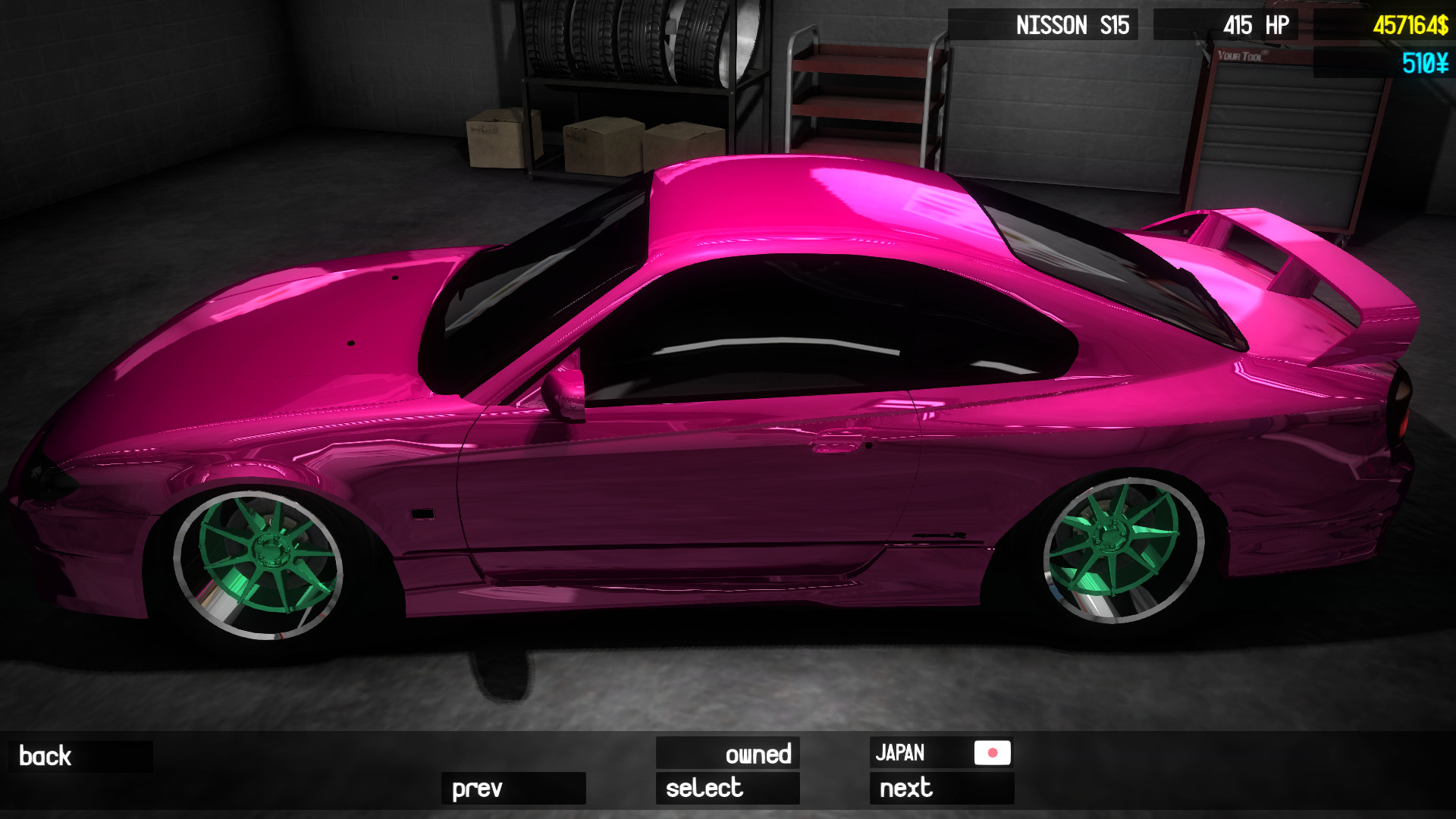This screenshot has height=819, width=1456.
Task: Click prev to view the previous car
Action: [513, 789]
